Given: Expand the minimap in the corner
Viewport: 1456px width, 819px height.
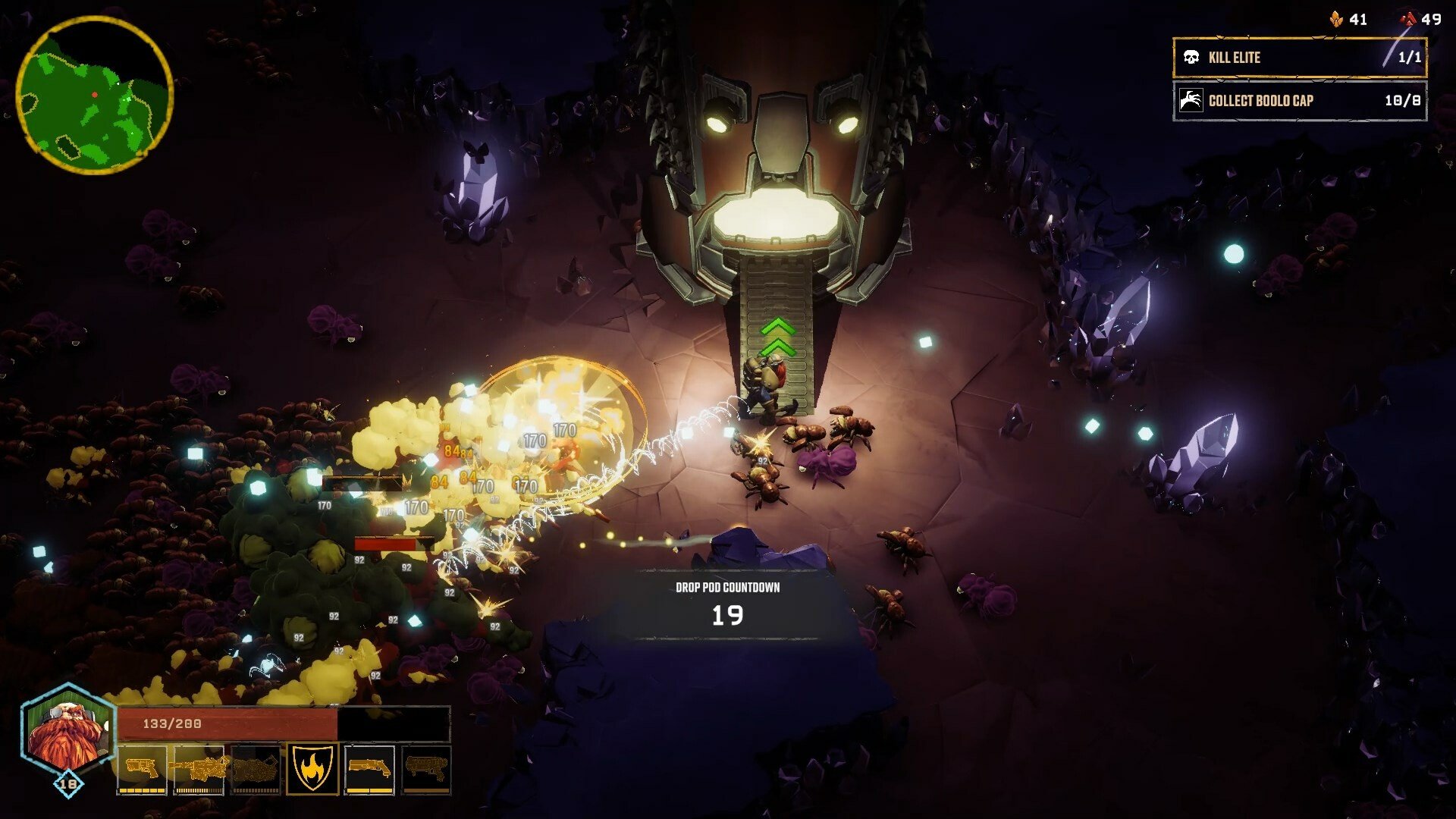Looking at the screenshot, I should pos(96,96).
